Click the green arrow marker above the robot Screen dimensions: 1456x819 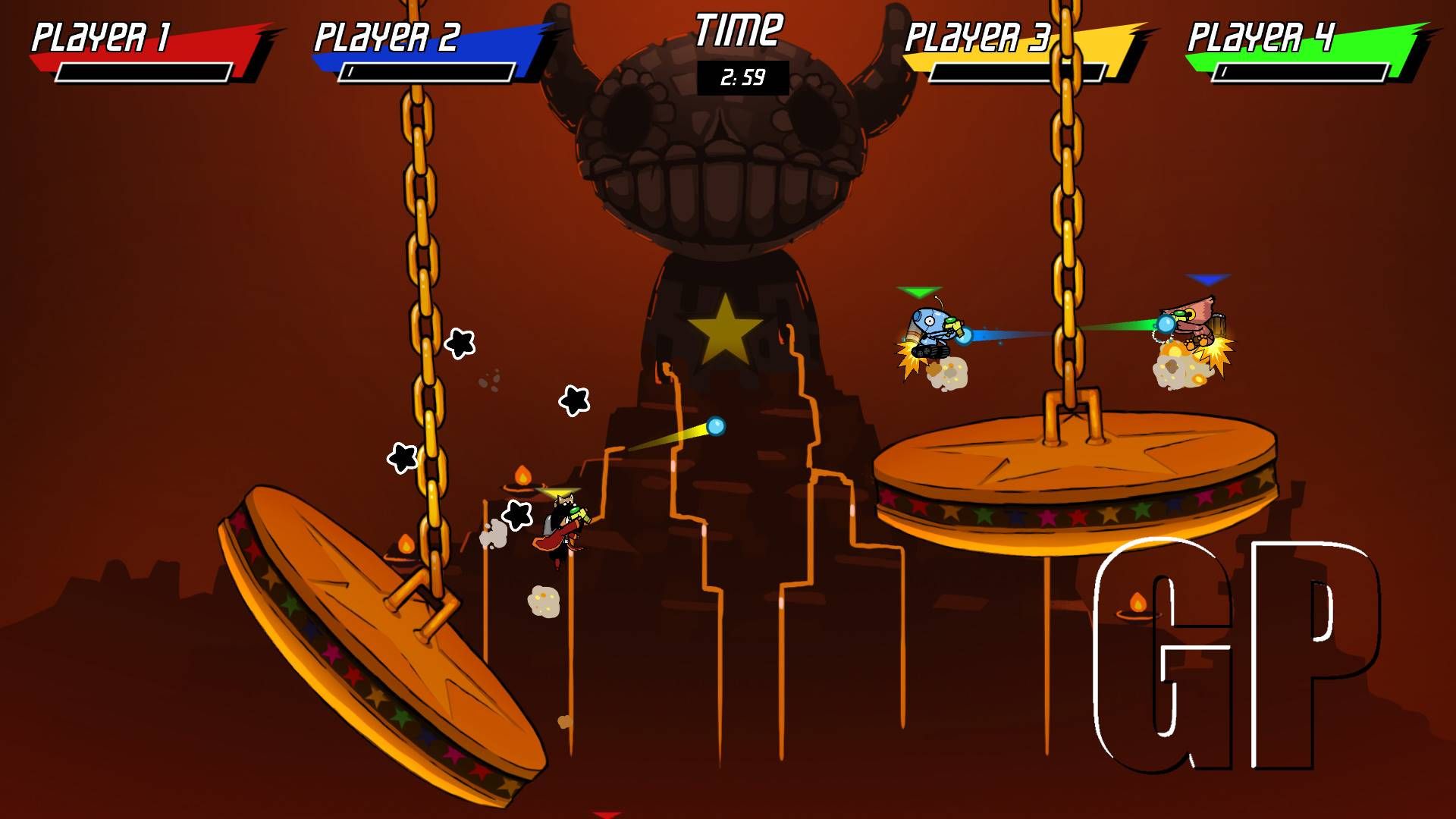[920, 290]
